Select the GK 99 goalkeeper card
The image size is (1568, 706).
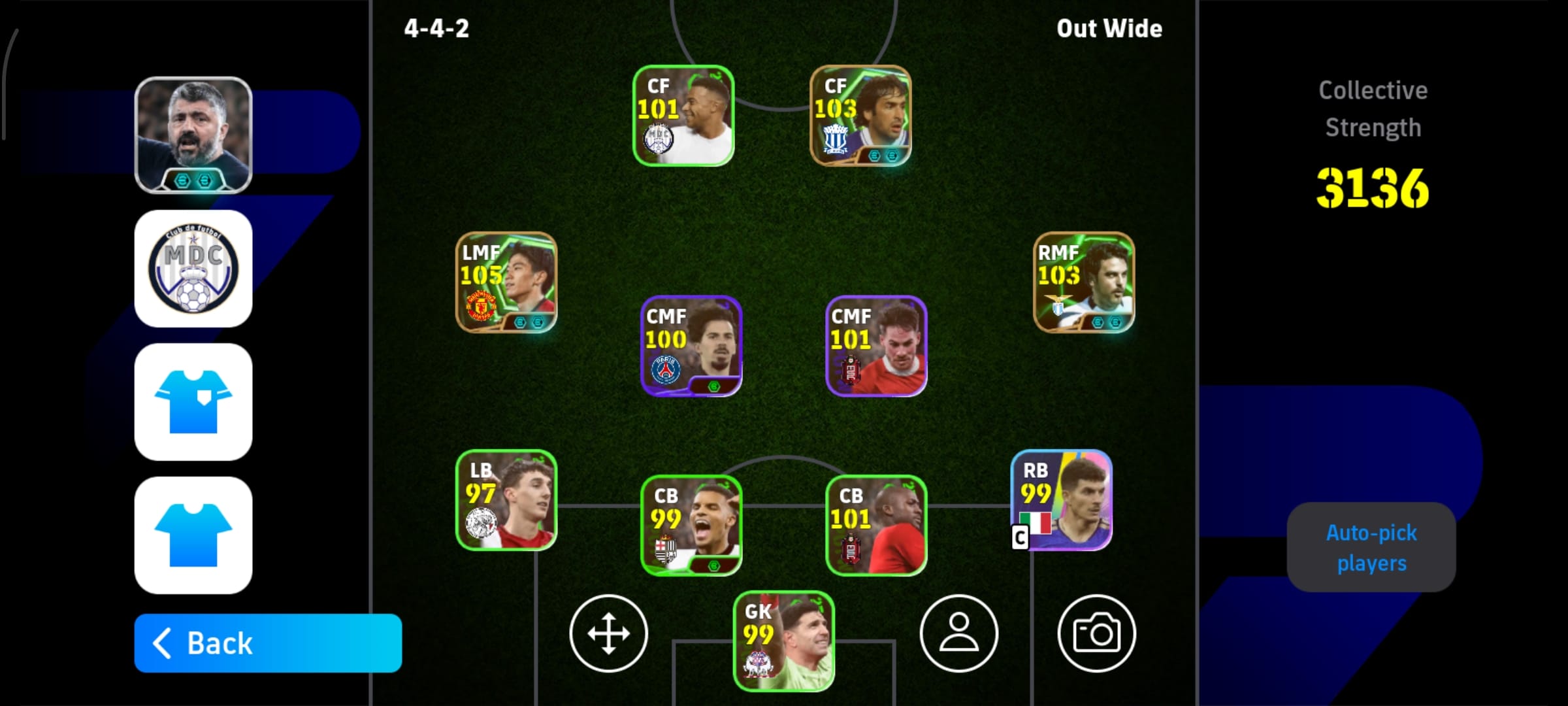784,641
